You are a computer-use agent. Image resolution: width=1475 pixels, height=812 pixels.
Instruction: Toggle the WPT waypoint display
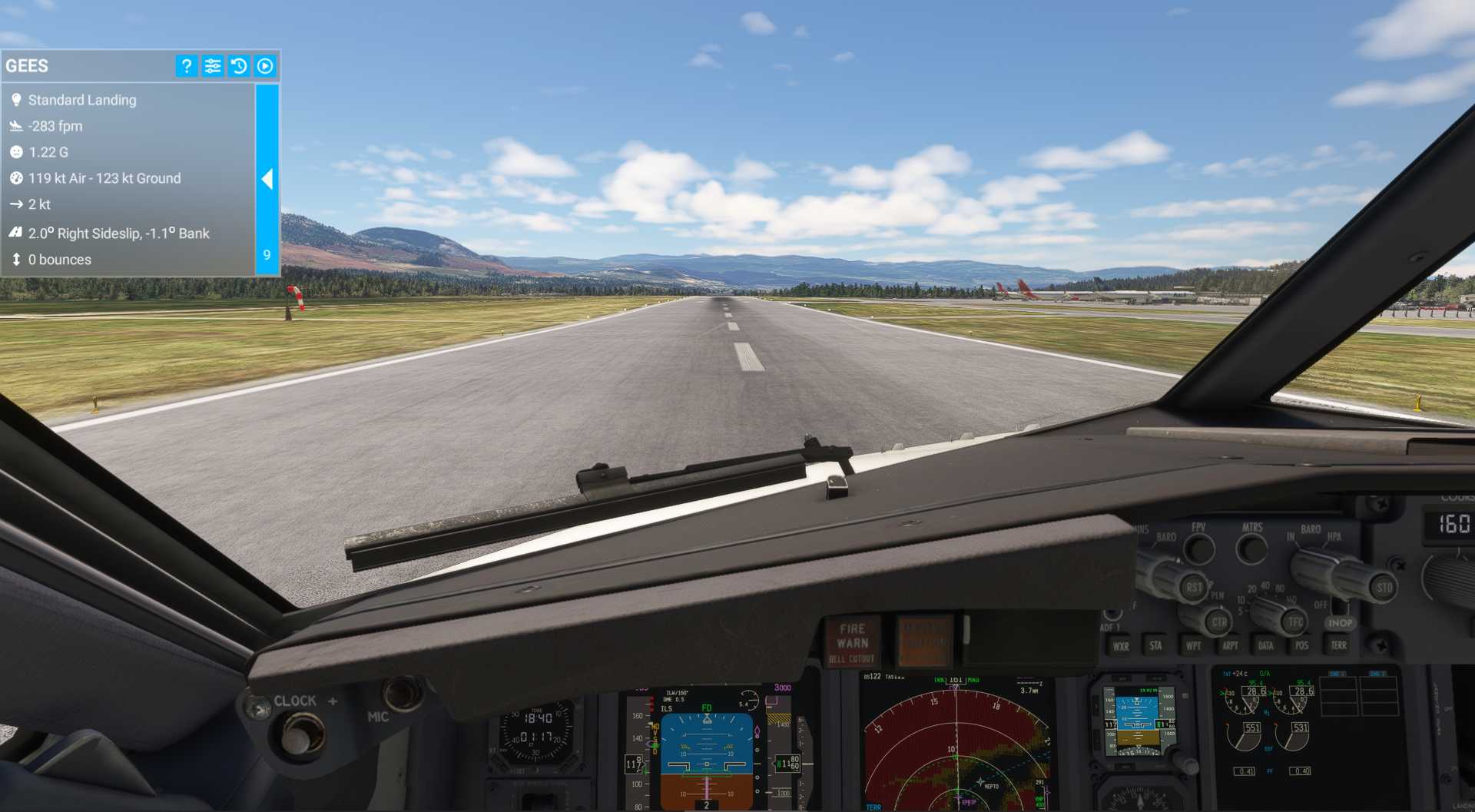(1195, 645)
